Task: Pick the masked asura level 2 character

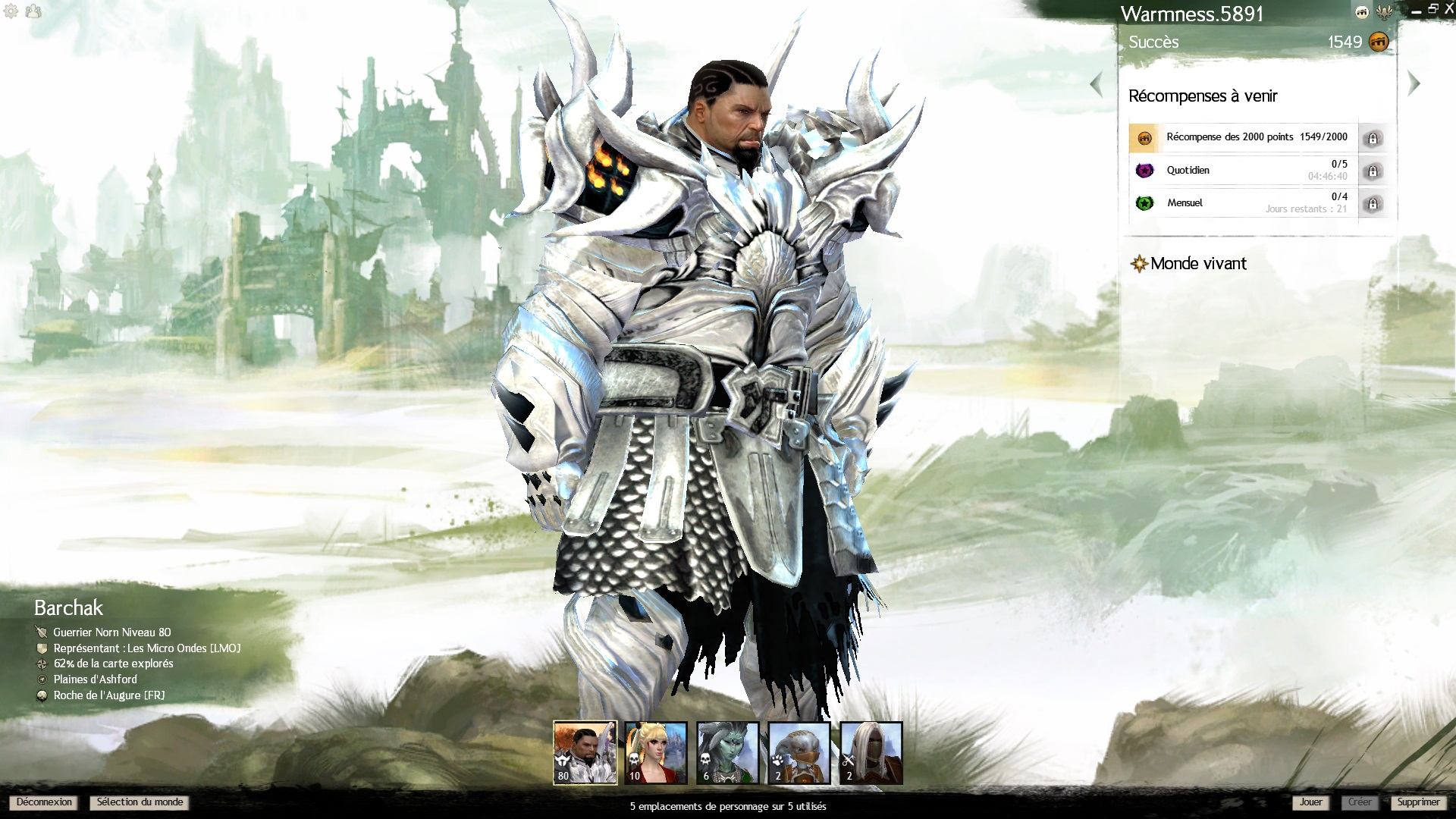Action: coord(799,752)
